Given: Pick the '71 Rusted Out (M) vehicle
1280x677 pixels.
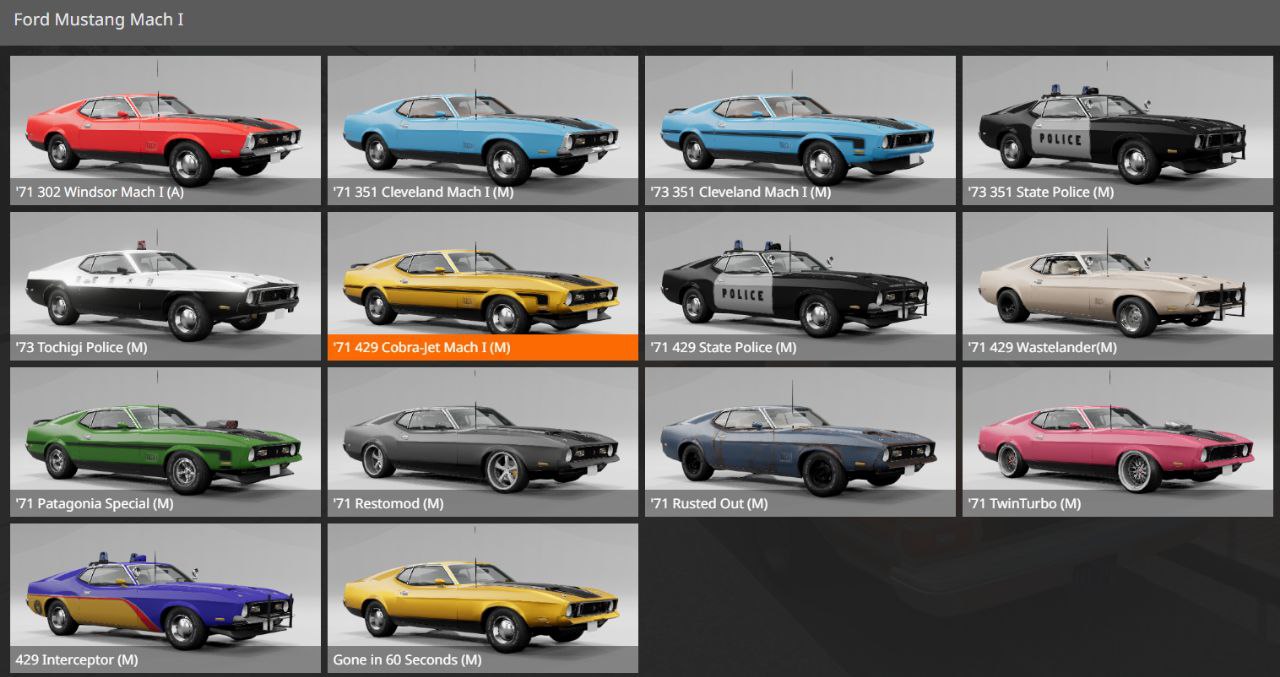Looking at the screenshot, I should click(x=800, y=442).
